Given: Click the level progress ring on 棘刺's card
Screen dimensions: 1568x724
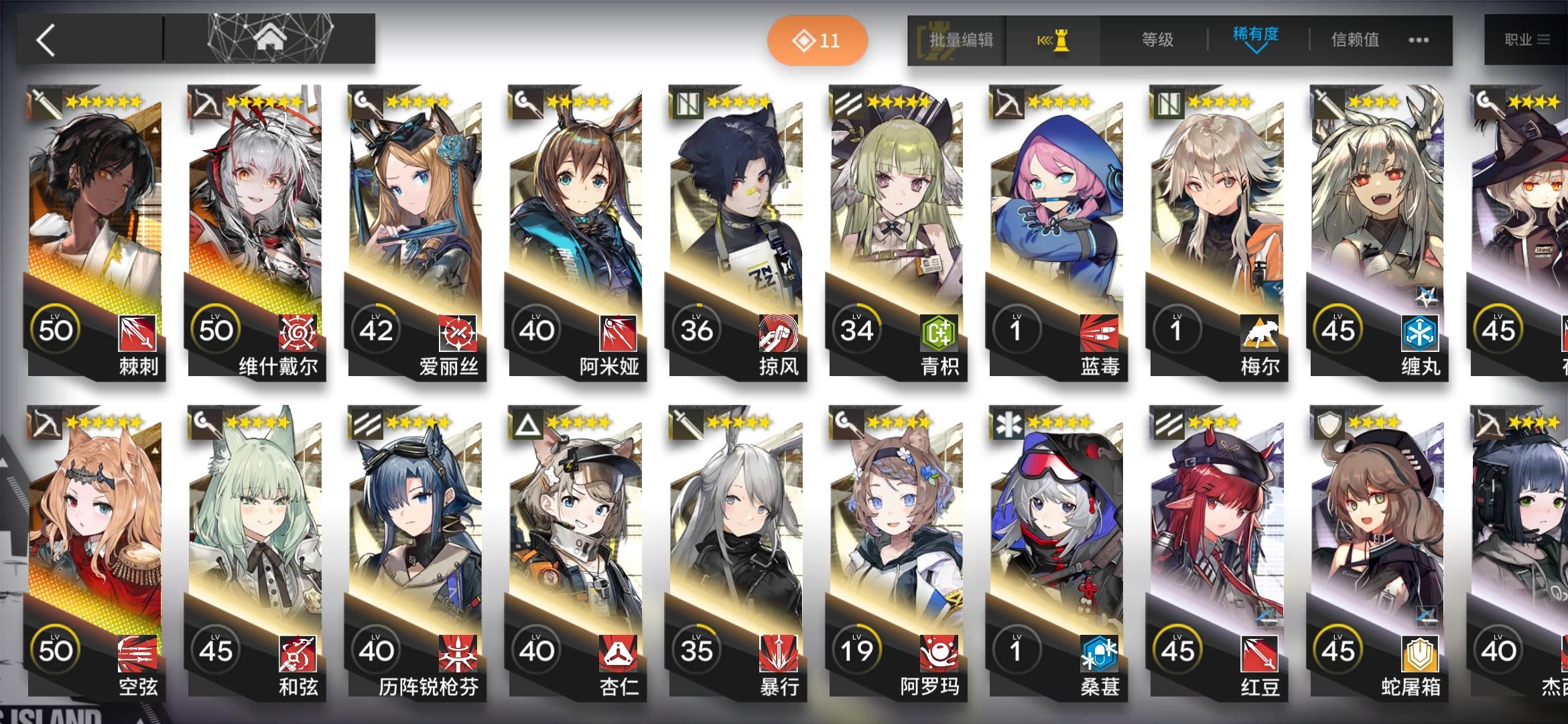Looking at the screenshot, I should point(57,328).
